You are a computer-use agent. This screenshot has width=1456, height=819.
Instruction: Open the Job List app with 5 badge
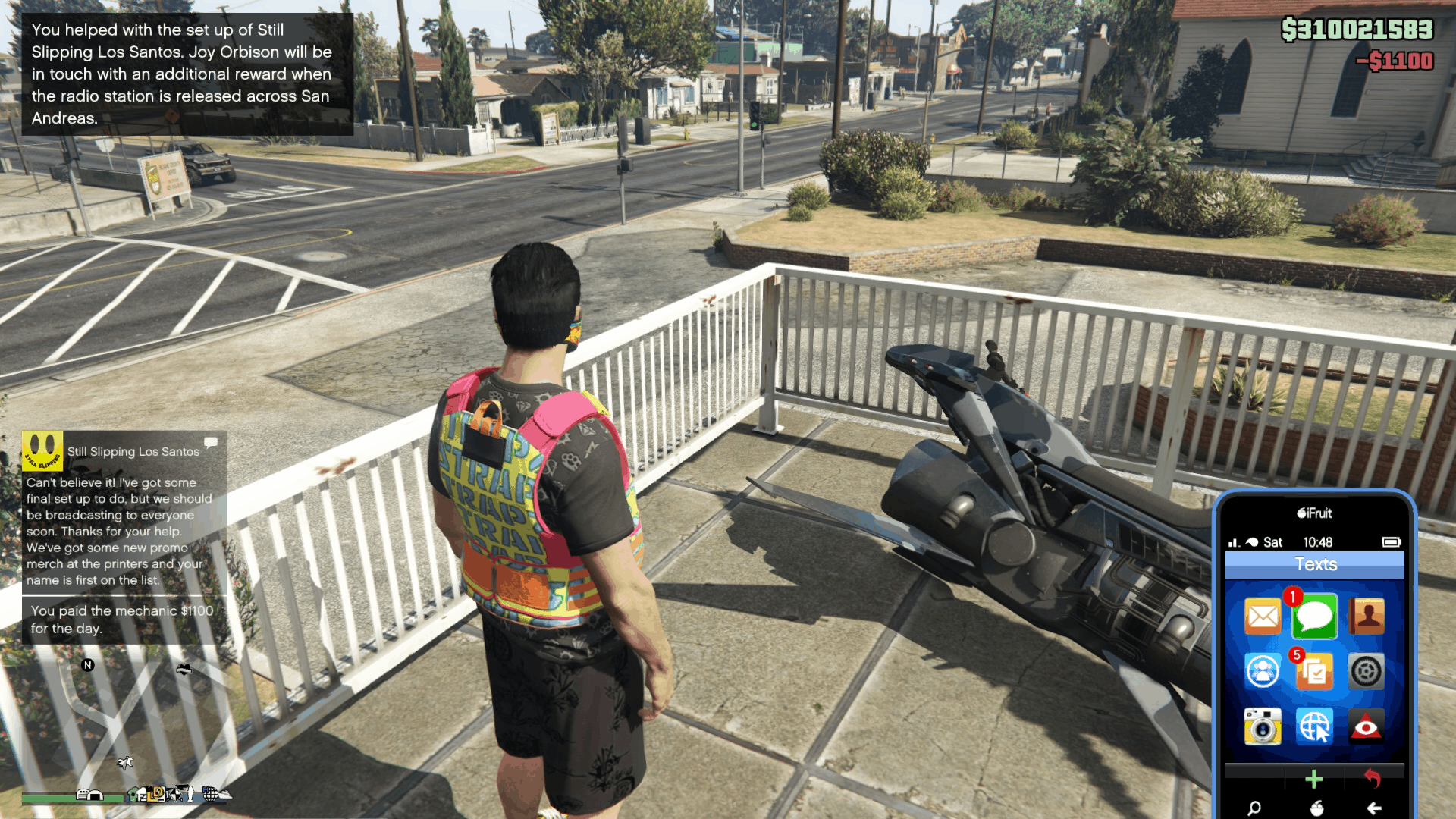point(1314,671)
